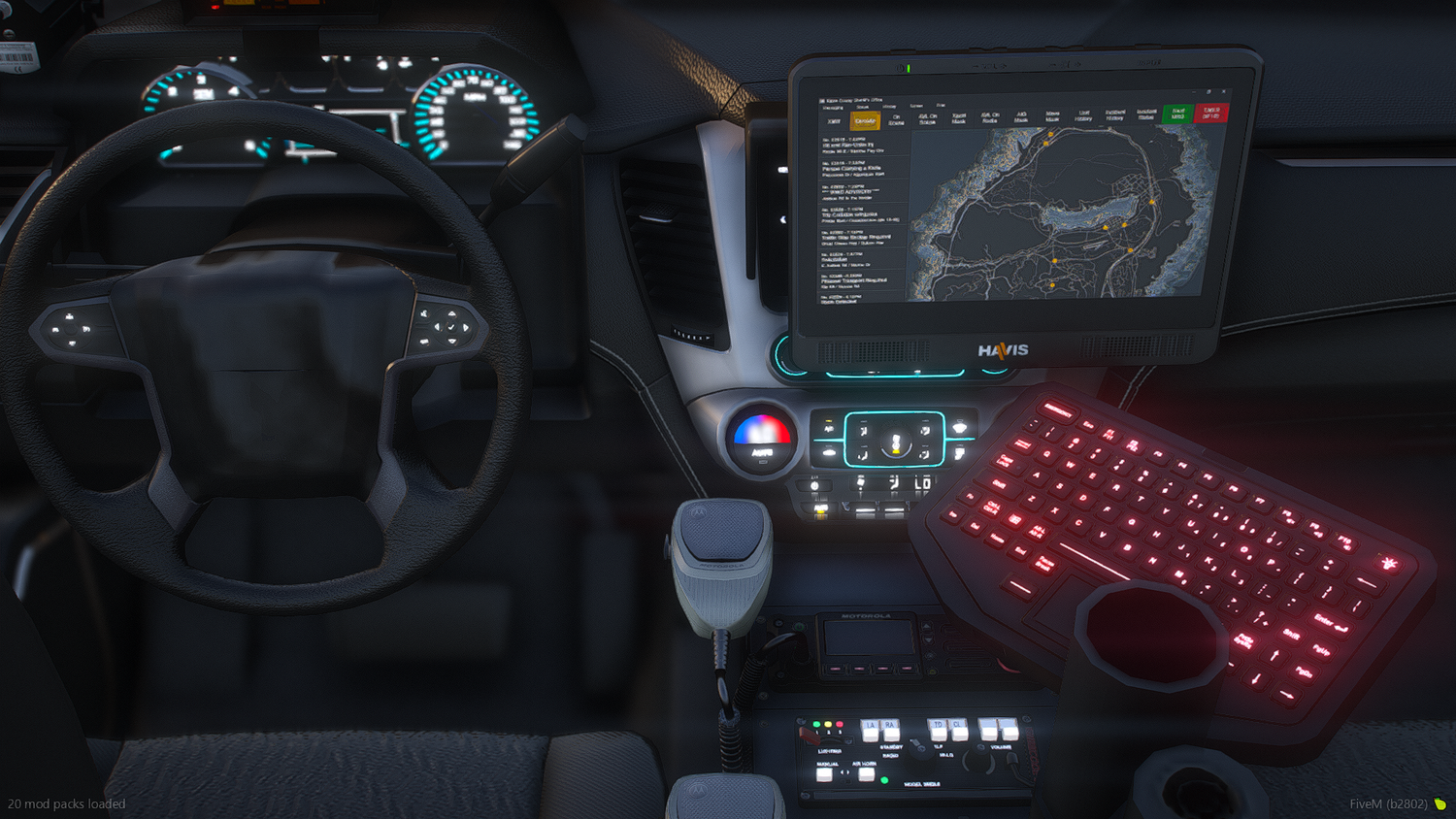Click the radio channel up arrow

927,626
